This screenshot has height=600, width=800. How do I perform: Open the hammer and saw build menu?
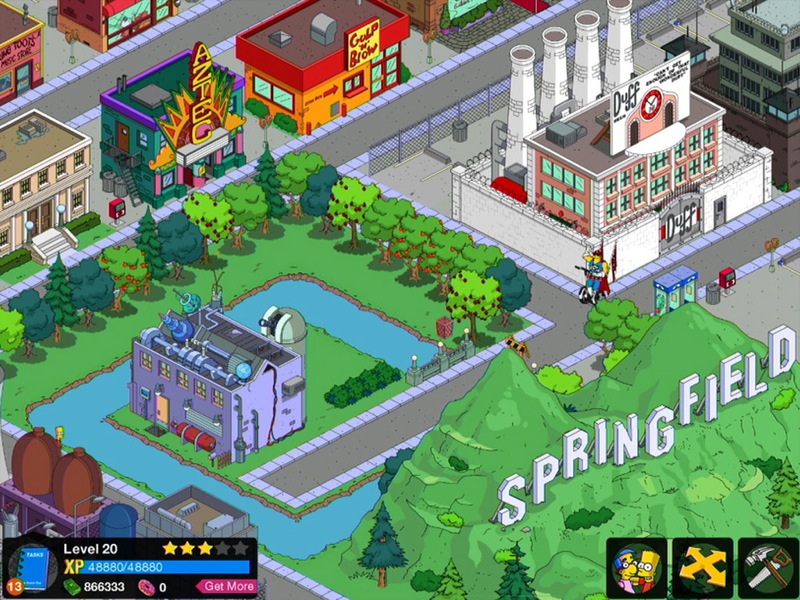pos(767,568)
